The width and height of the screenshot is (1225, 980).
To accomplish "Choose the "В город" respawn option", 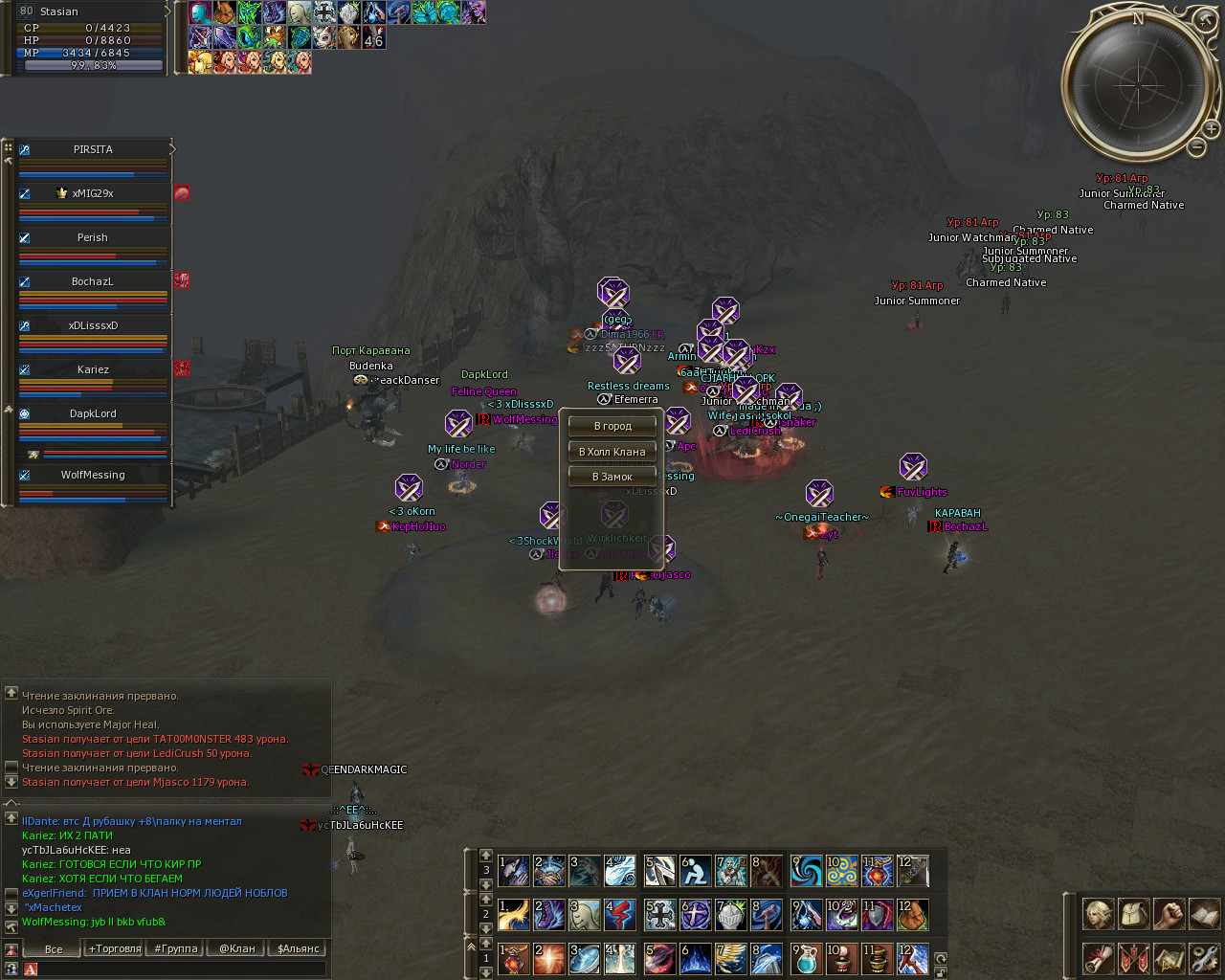I will coord(612,426).
